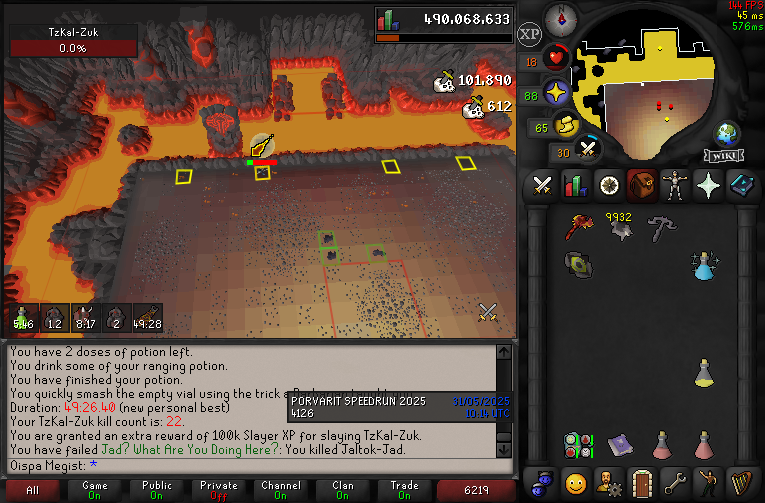Toggle run energy orb

[x=568, y=126]
